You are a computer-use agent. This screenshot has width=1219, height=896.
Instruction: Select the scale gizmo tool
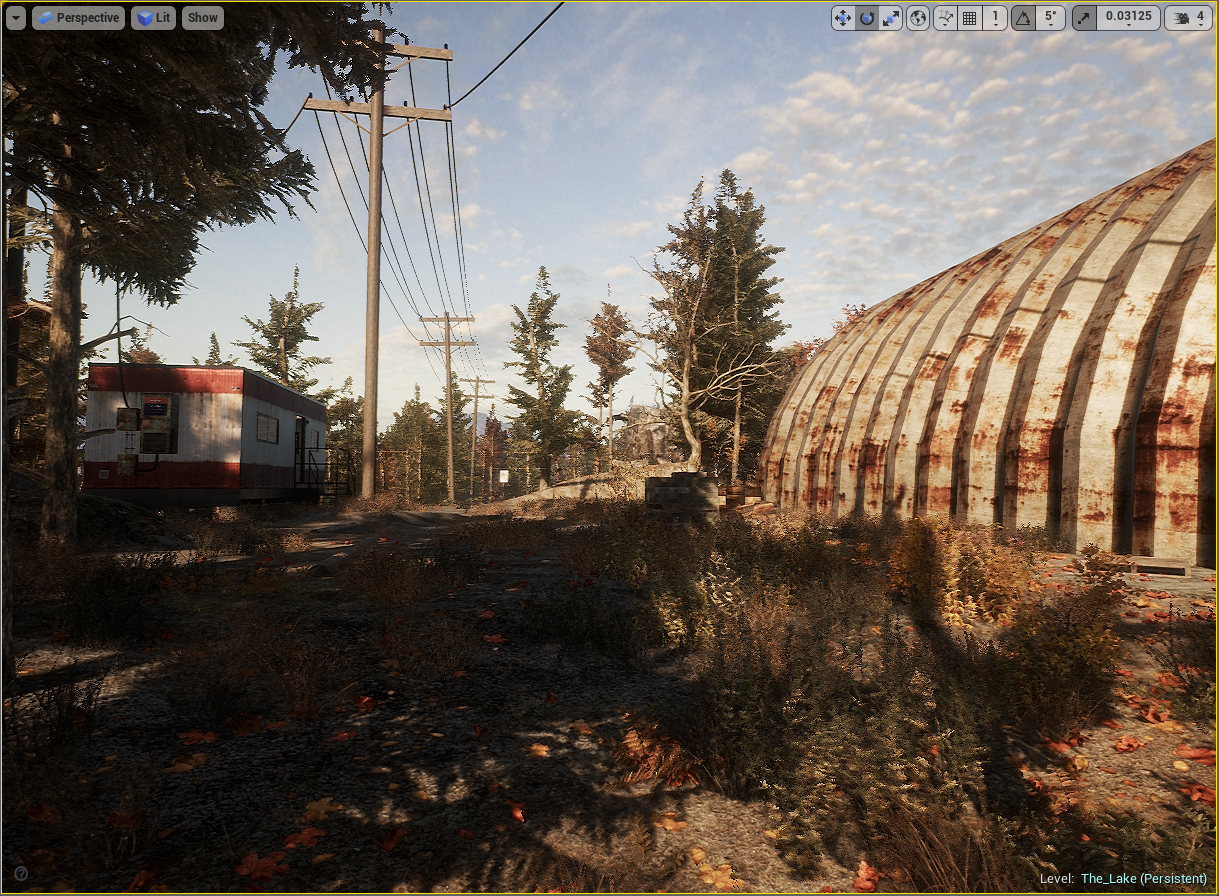pyautogui.click(x=890, y=18)
